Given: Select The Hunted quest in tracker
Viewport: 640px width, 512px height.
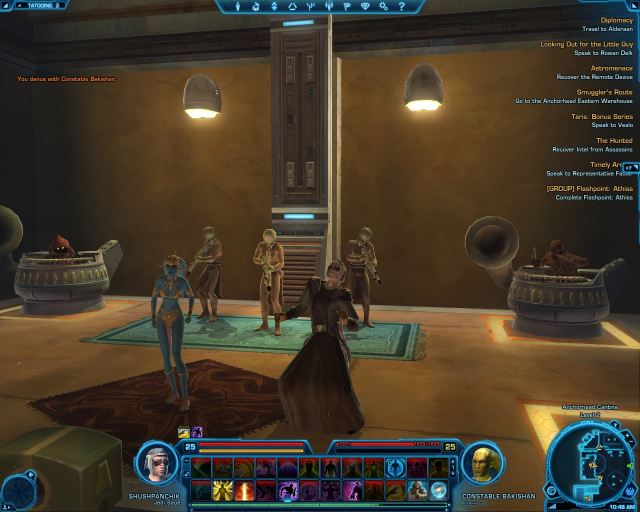Looking at the screenshot, I should point(614,140).
